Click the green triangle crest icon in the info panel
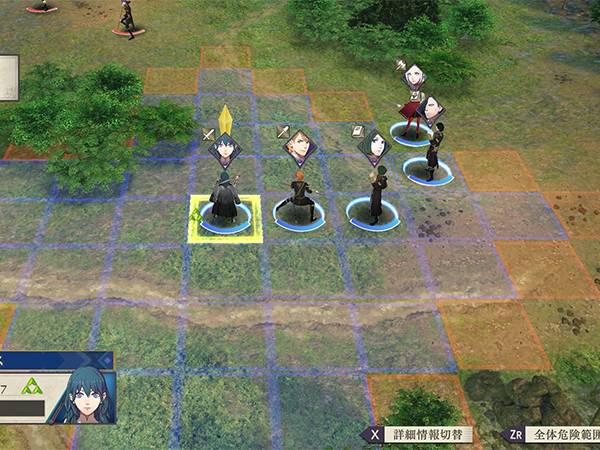The image size is (600, 450). tap(30, 386)
